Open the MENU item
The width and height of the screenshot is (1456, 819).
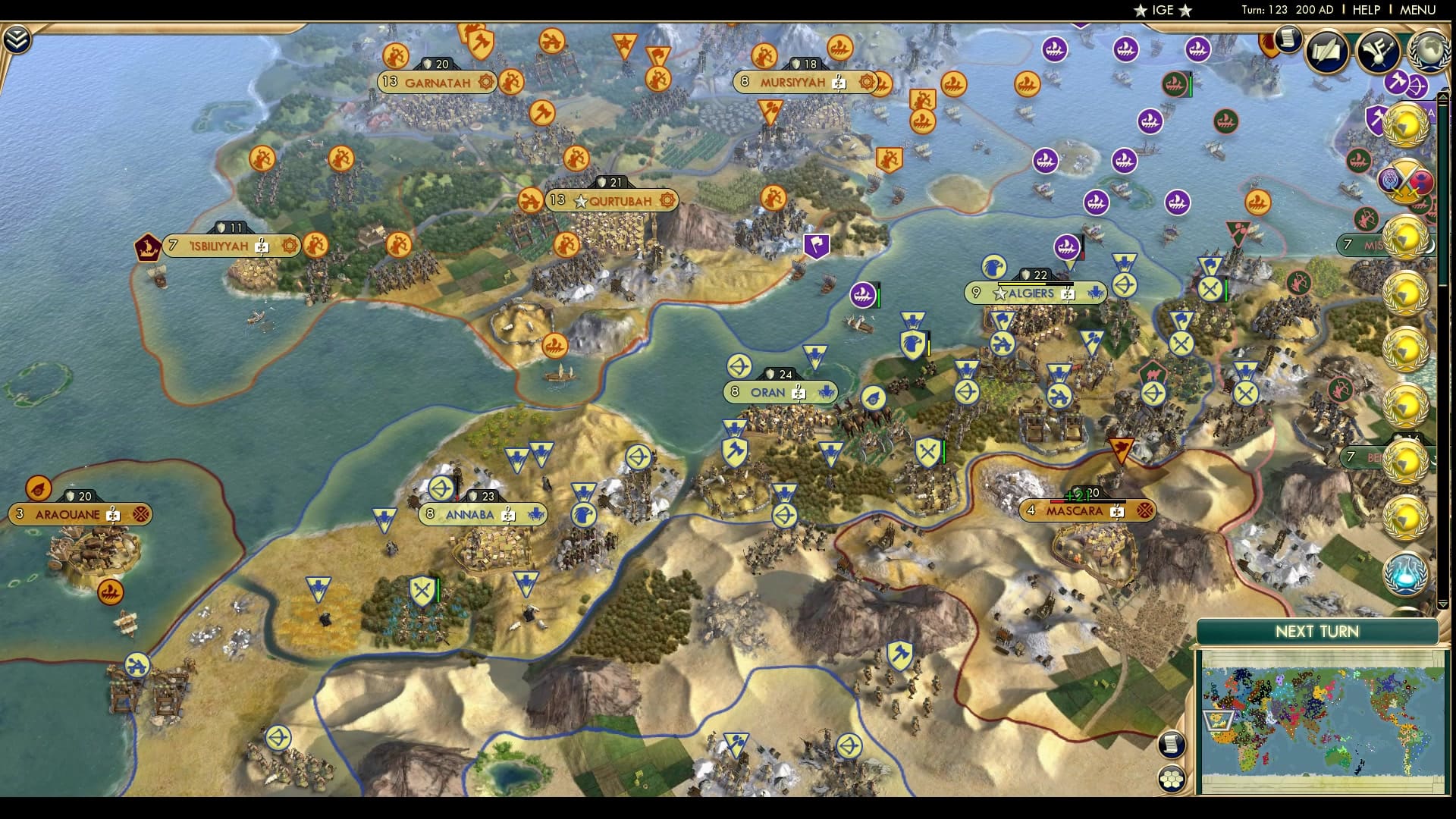[x=1420, y=10]
